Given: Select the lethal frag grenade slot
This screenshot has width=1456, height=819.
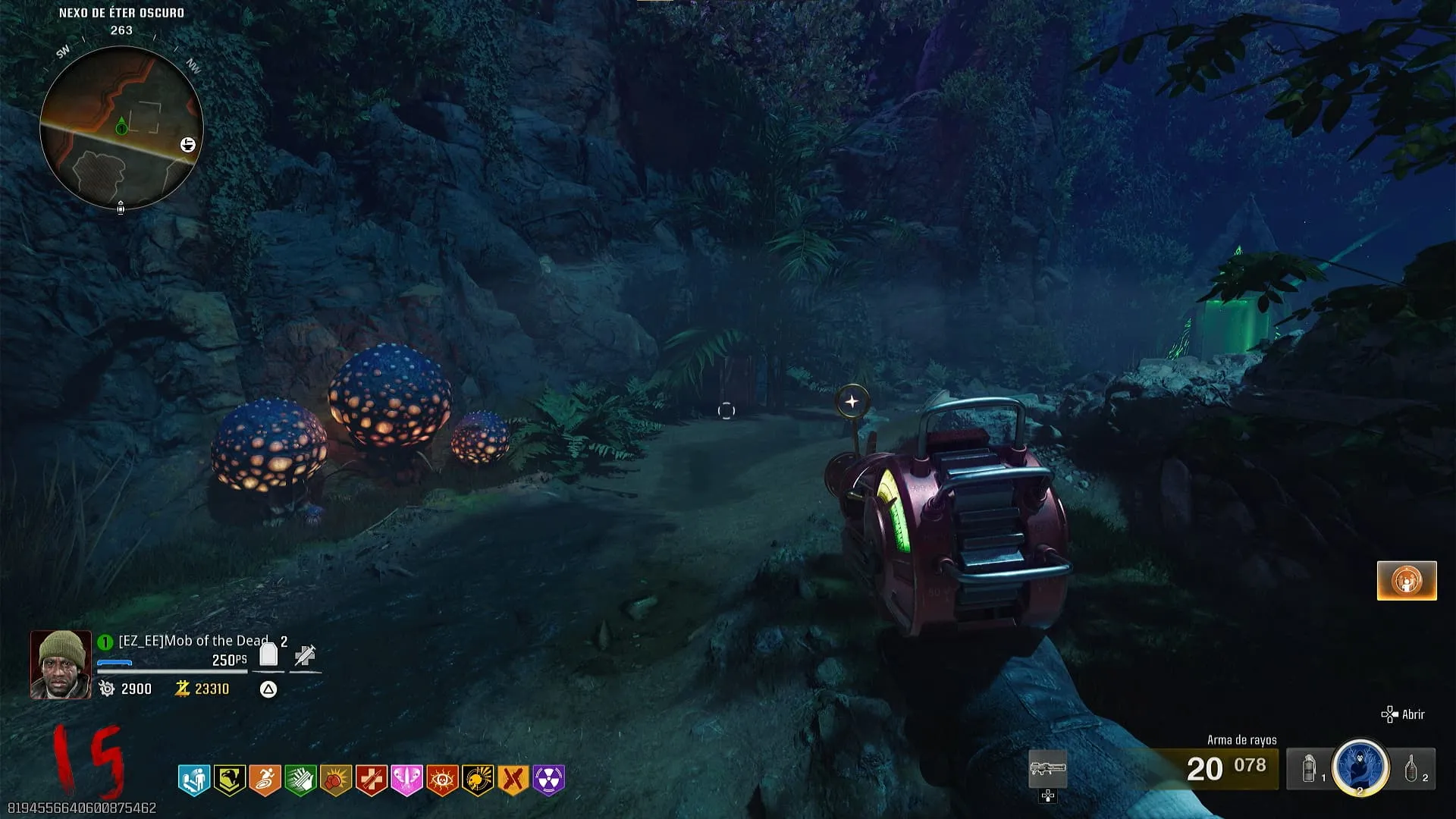Looking at the screenshot, I should click(x=1411, y=769).
